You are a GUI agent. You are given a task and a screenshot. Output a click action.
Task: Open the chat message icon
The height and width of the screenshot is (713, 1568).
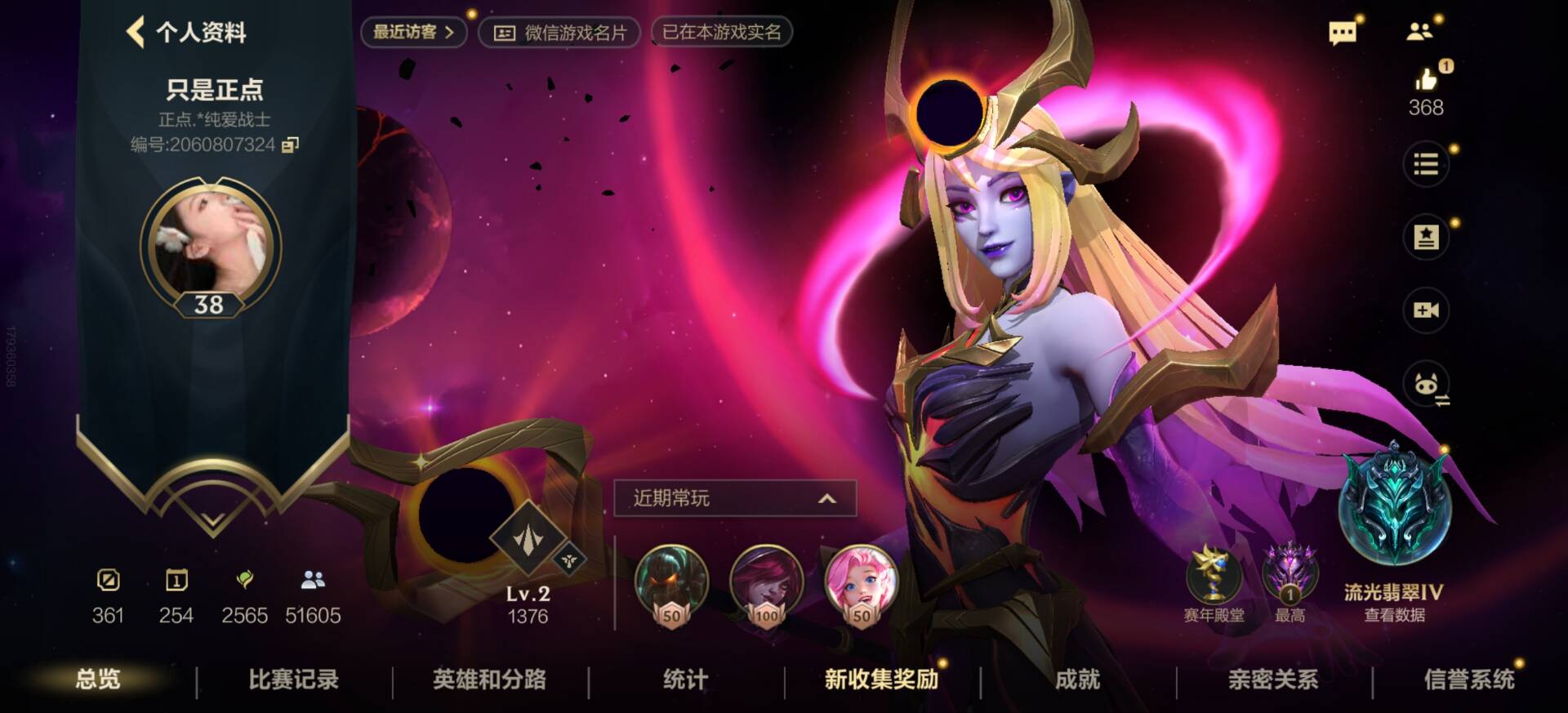tap(1342, 33)
